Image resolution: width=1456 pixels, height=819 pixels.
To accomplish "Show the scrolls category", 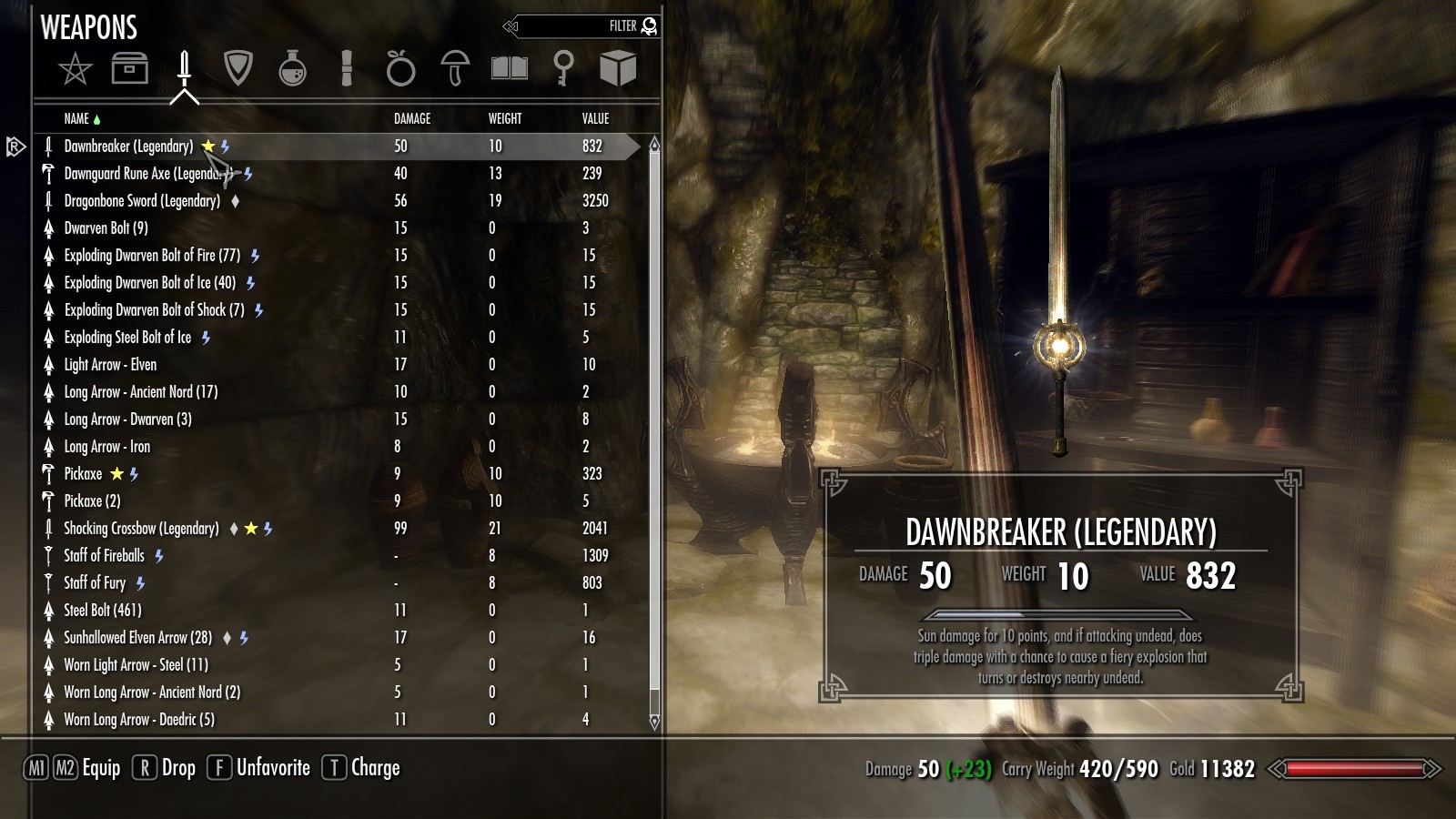I will [346, 68].
